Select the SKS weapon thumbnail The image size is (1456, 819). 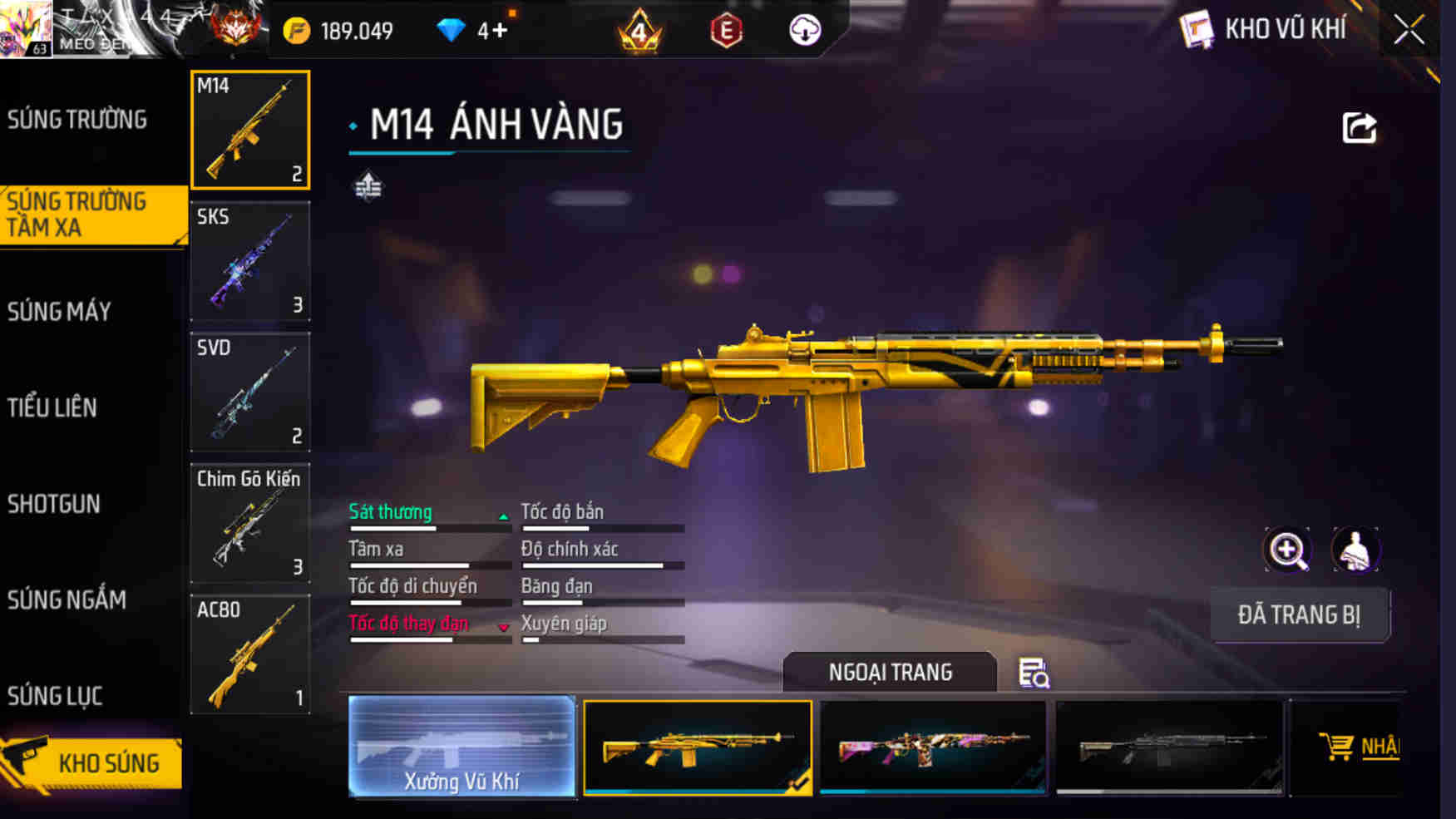click(249, 262)
